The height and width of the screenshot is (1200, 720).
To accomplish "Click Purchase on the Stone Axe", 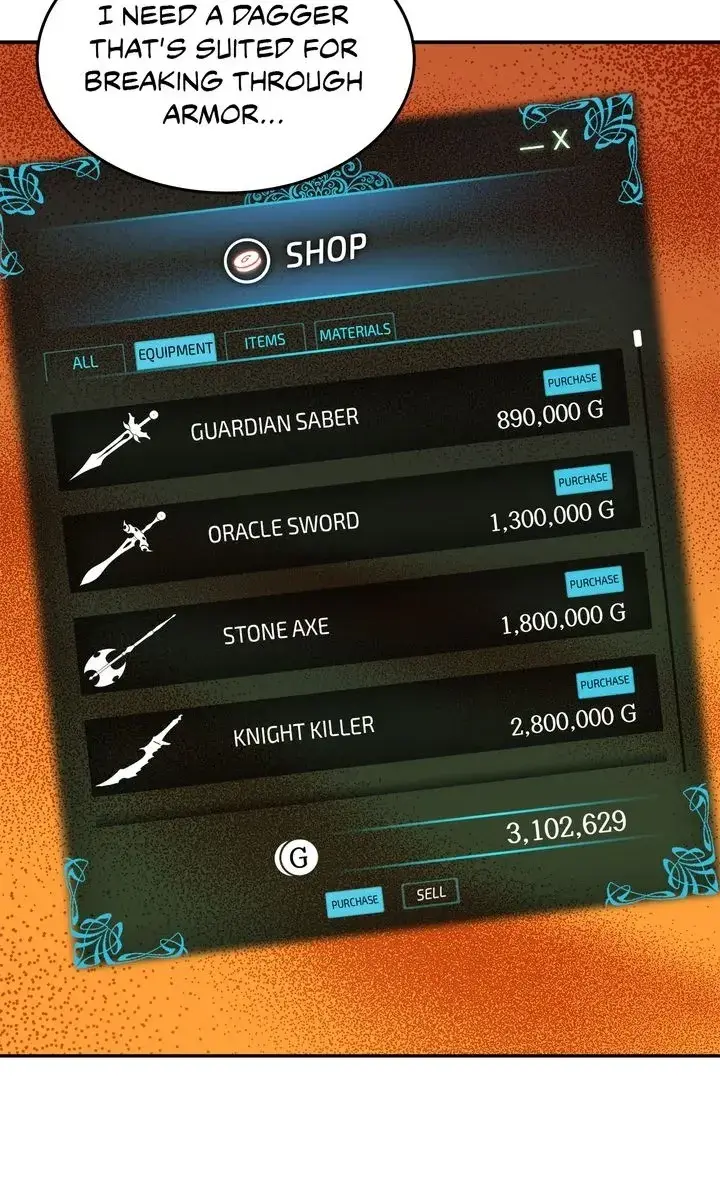I will click(594, 581).
